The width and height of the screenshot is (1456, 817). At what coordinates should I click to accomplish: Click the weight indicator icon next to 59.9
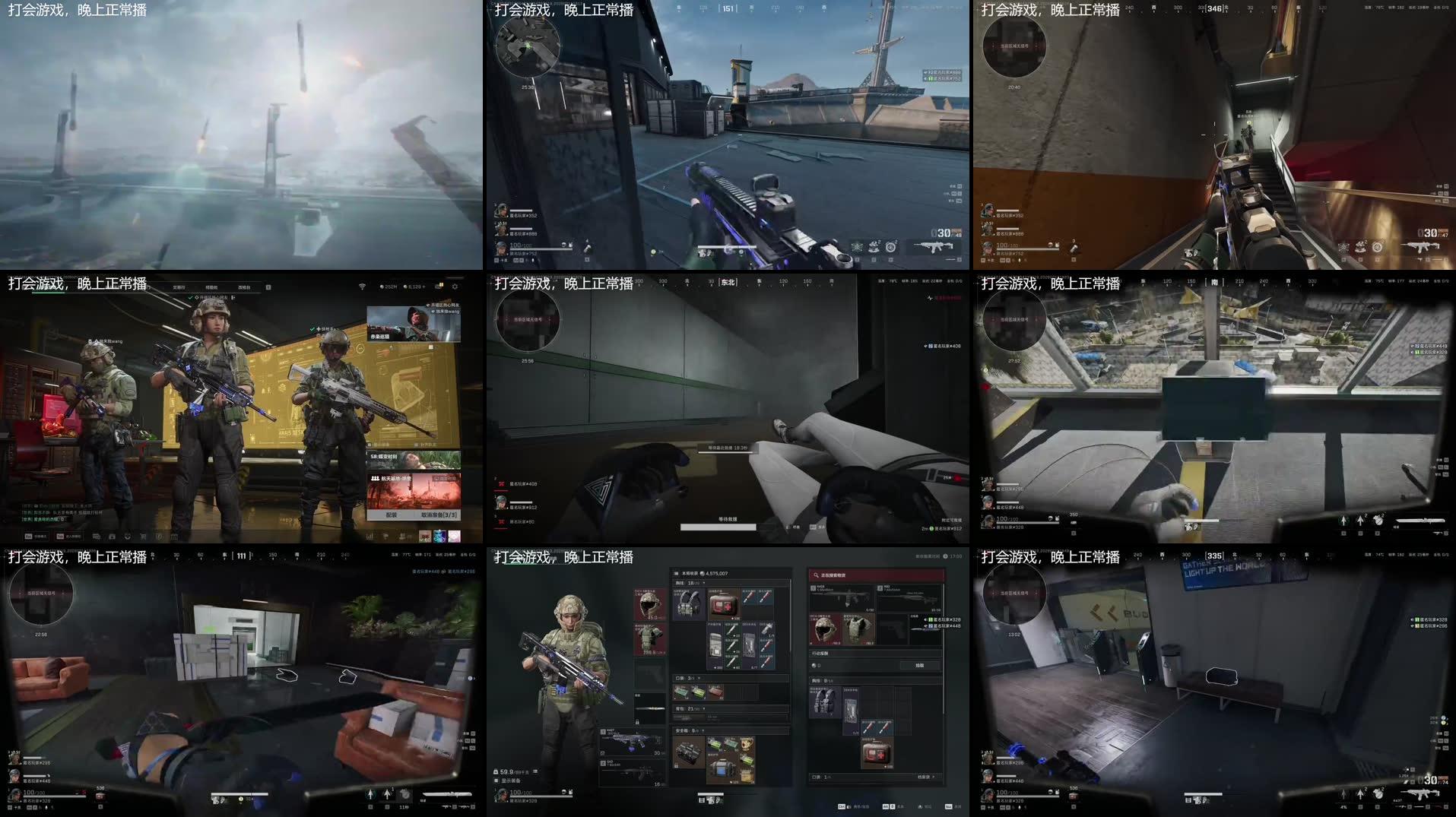coord(495,770)
